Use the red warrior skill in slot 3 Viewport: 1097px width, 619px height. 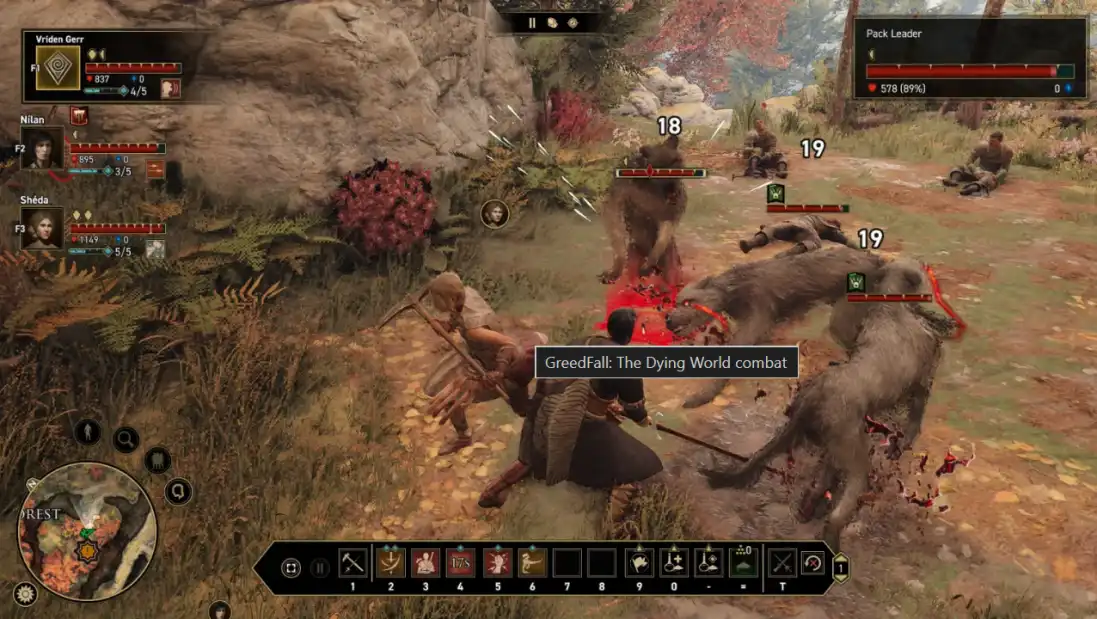tap(425, 563)
